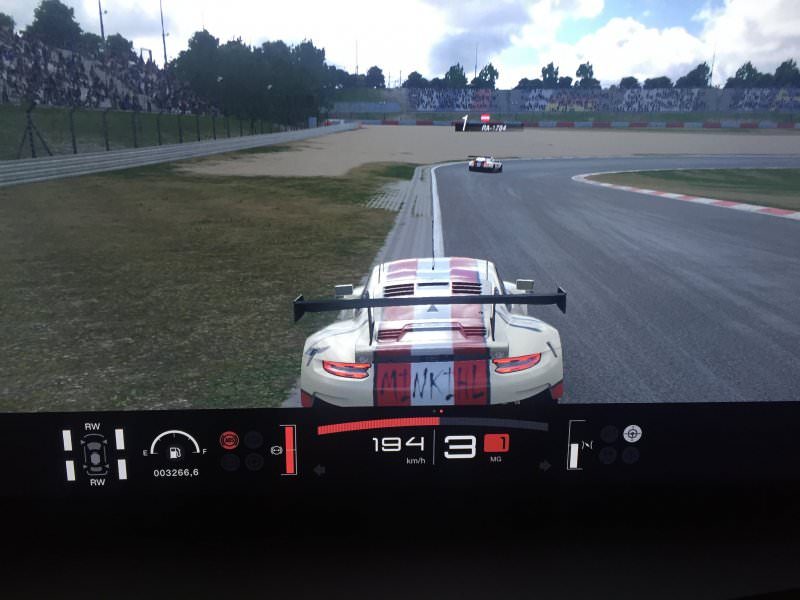Activate the white crosshair target icon
The height and width of the screenshot is (600, 800).
click(632, 433)
